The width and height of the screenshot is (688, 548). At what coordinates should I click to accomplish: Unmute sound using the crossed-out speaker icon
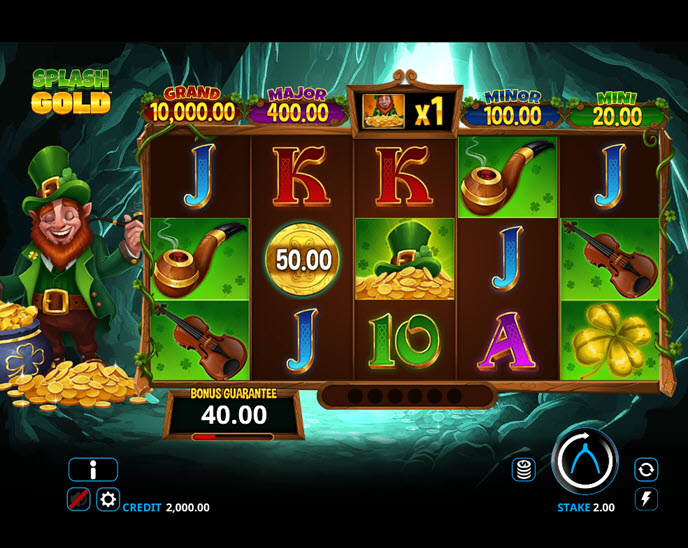(78, 499)
